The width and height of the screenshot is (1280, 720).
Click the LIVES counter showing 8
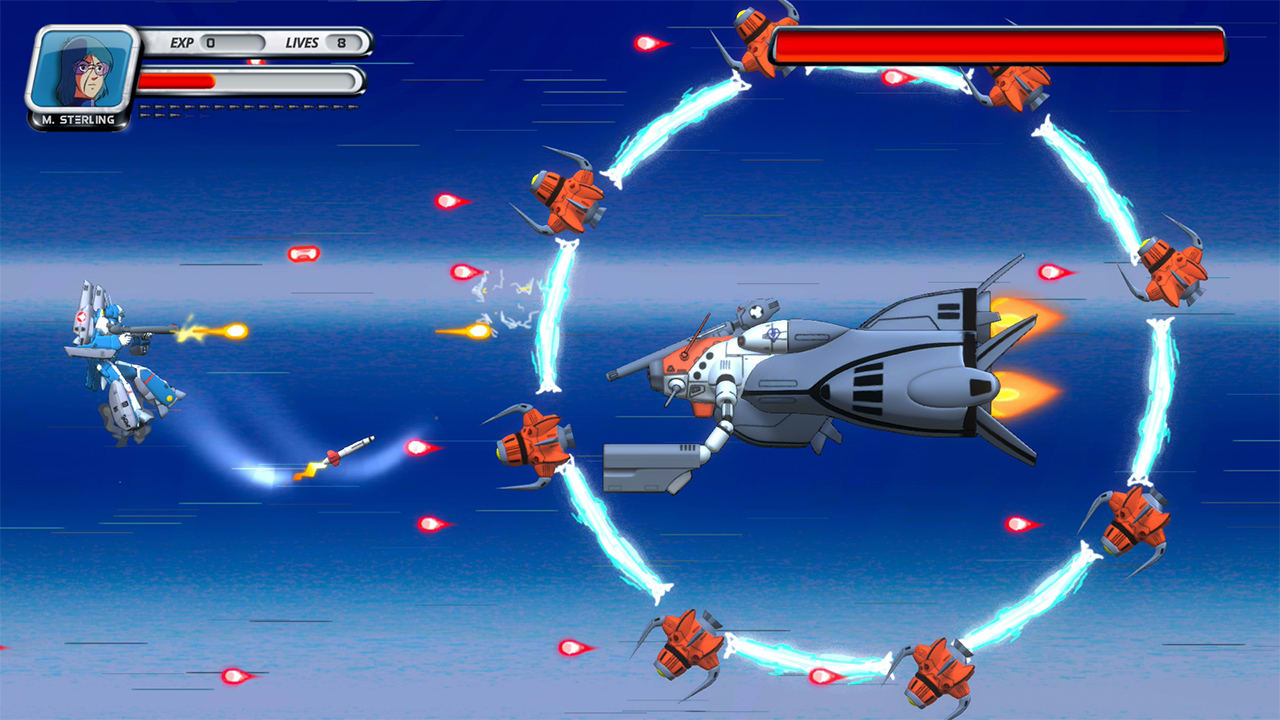coord(345,44)
